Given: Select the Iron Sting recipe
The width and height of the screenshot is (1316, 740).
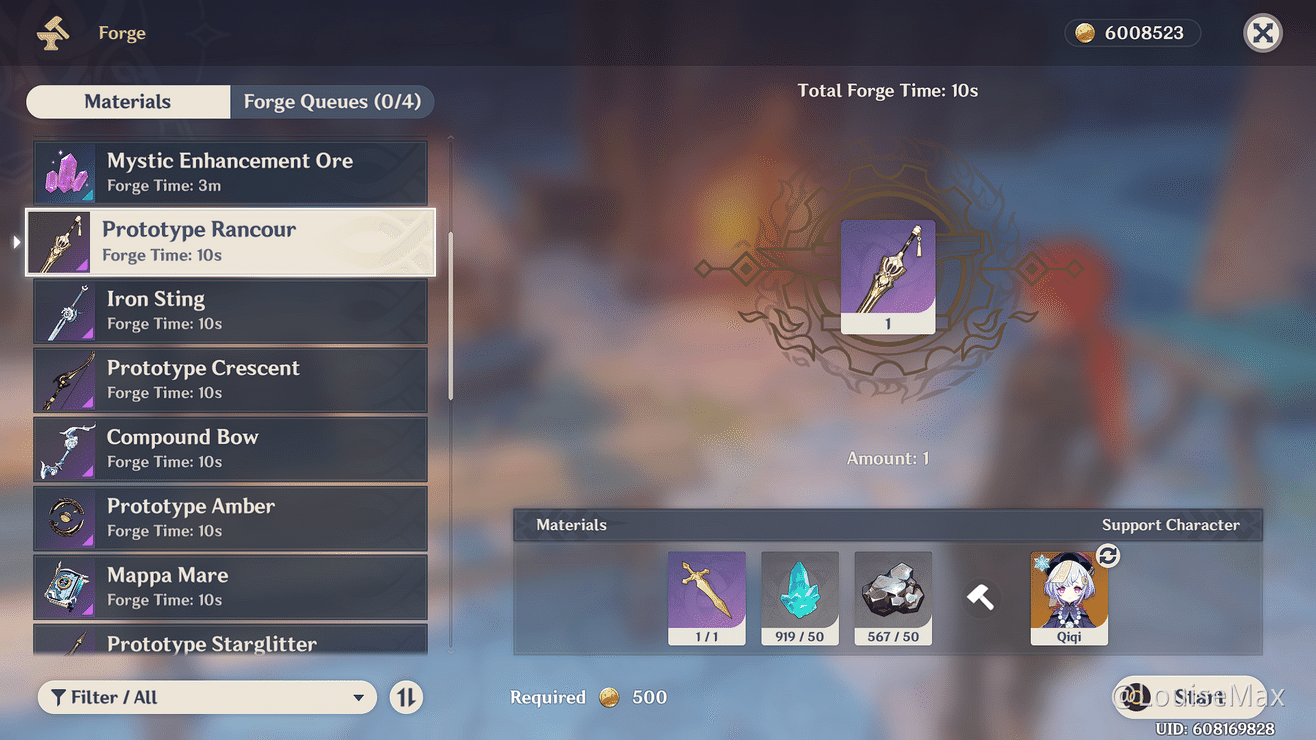Looking at the screenshot, I should click(230, 311).
